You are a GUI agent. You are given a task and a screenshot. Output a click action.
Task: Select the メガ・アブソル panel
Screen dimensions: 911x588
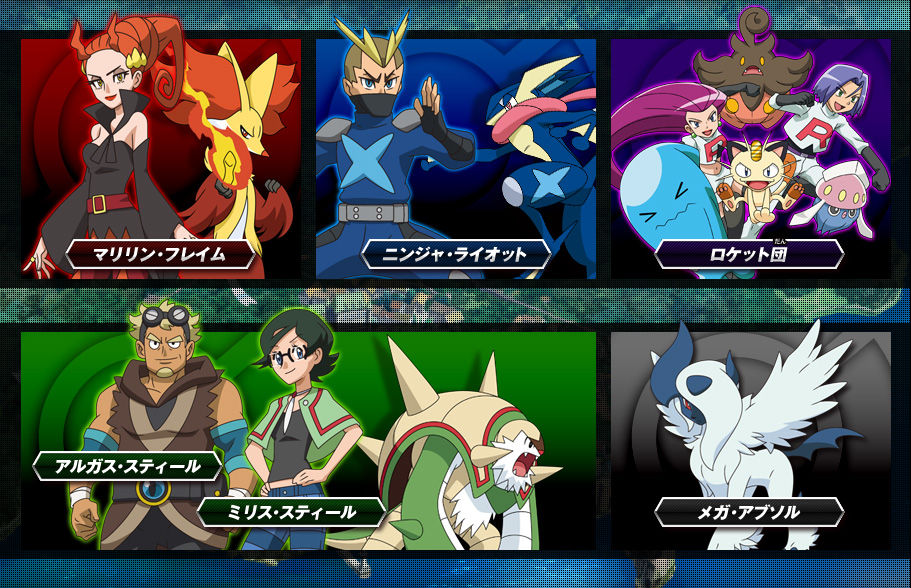(x=750, y=440)
